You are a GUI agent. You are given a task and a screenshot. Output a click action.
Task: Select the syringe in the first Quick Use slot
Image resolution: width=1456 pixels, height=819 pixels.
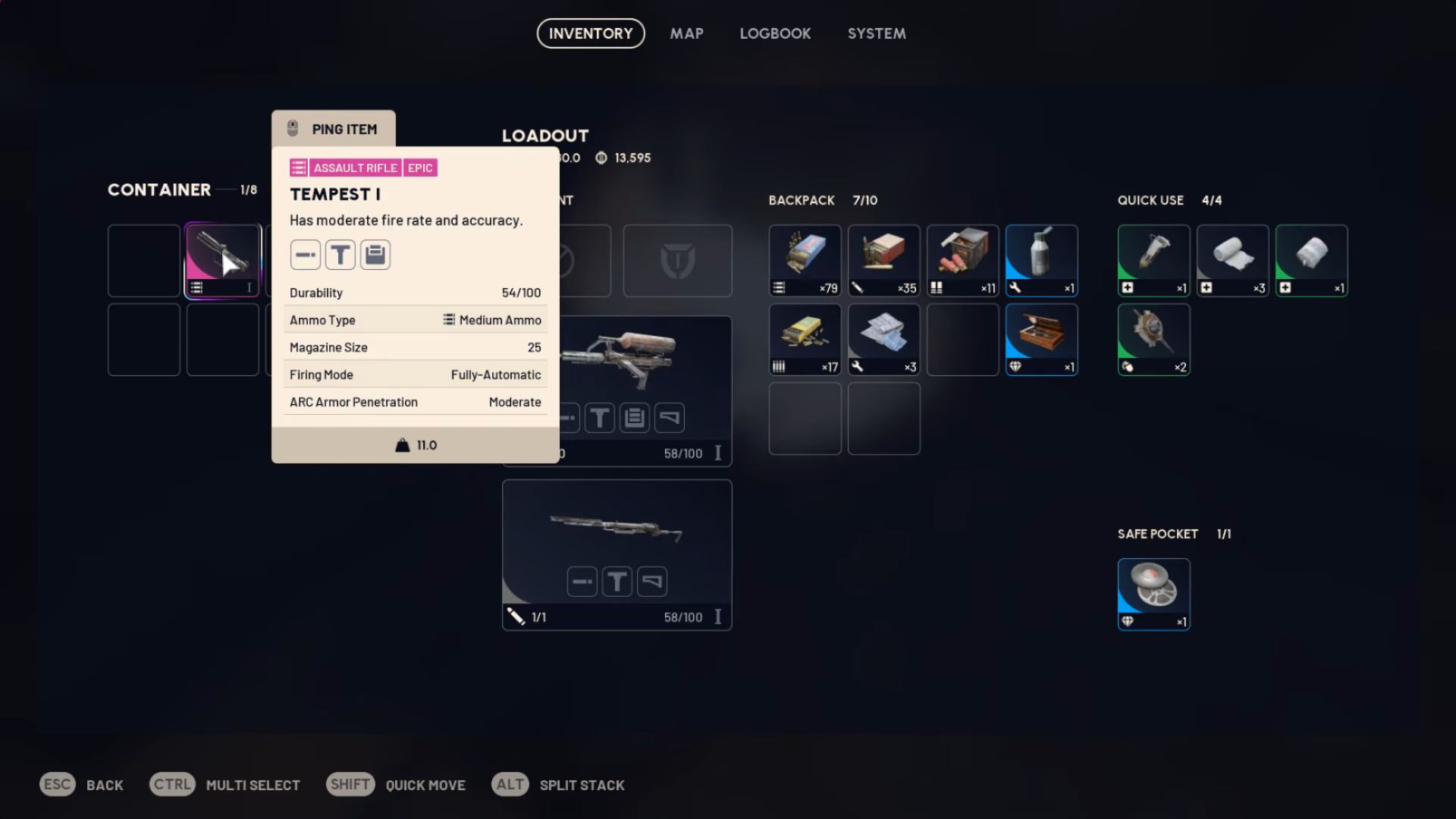tap(1153, 260)
